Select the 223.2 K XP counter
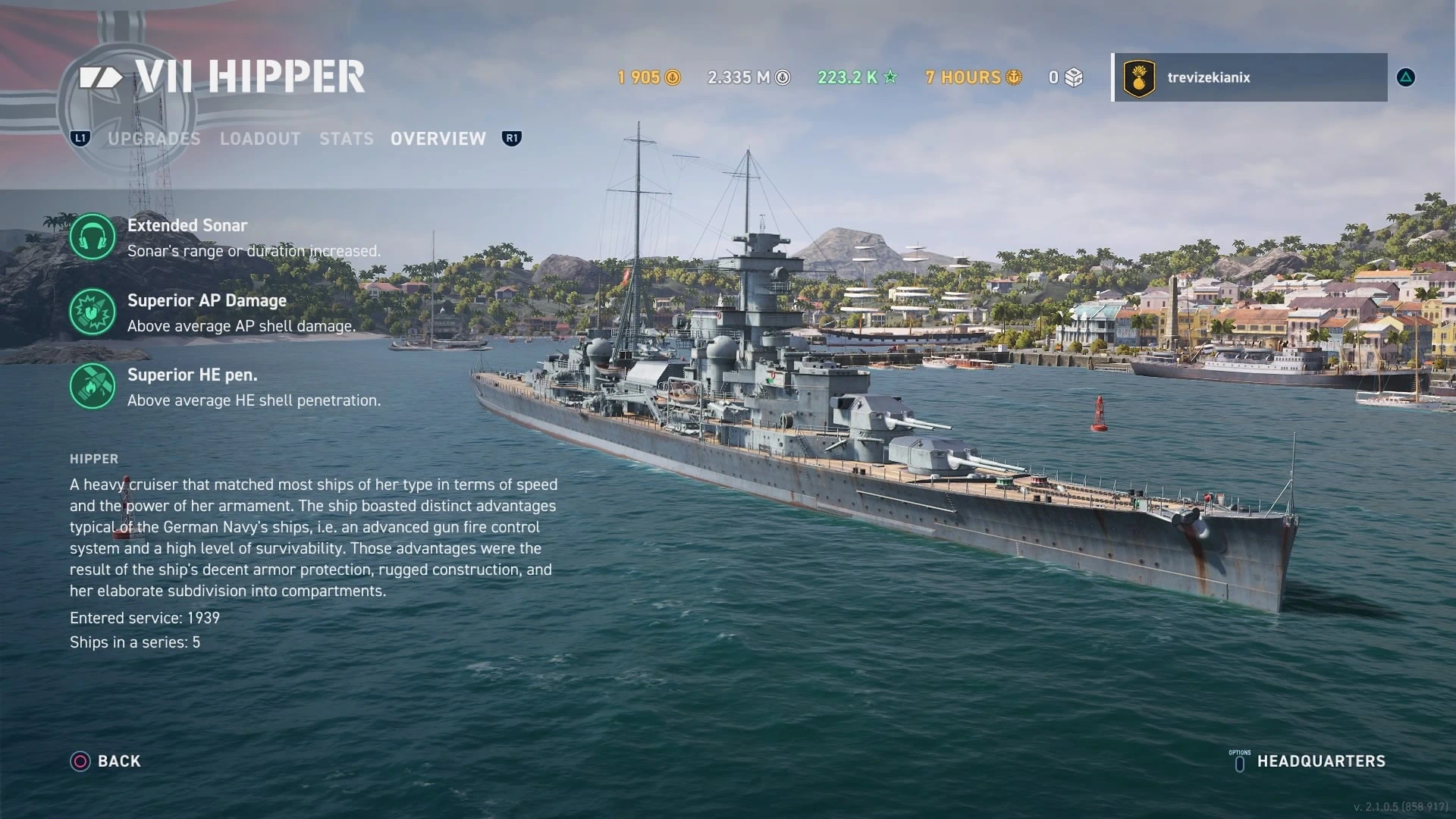The width and height of the screenshot is (1456, 819). [x=857, y=77]
